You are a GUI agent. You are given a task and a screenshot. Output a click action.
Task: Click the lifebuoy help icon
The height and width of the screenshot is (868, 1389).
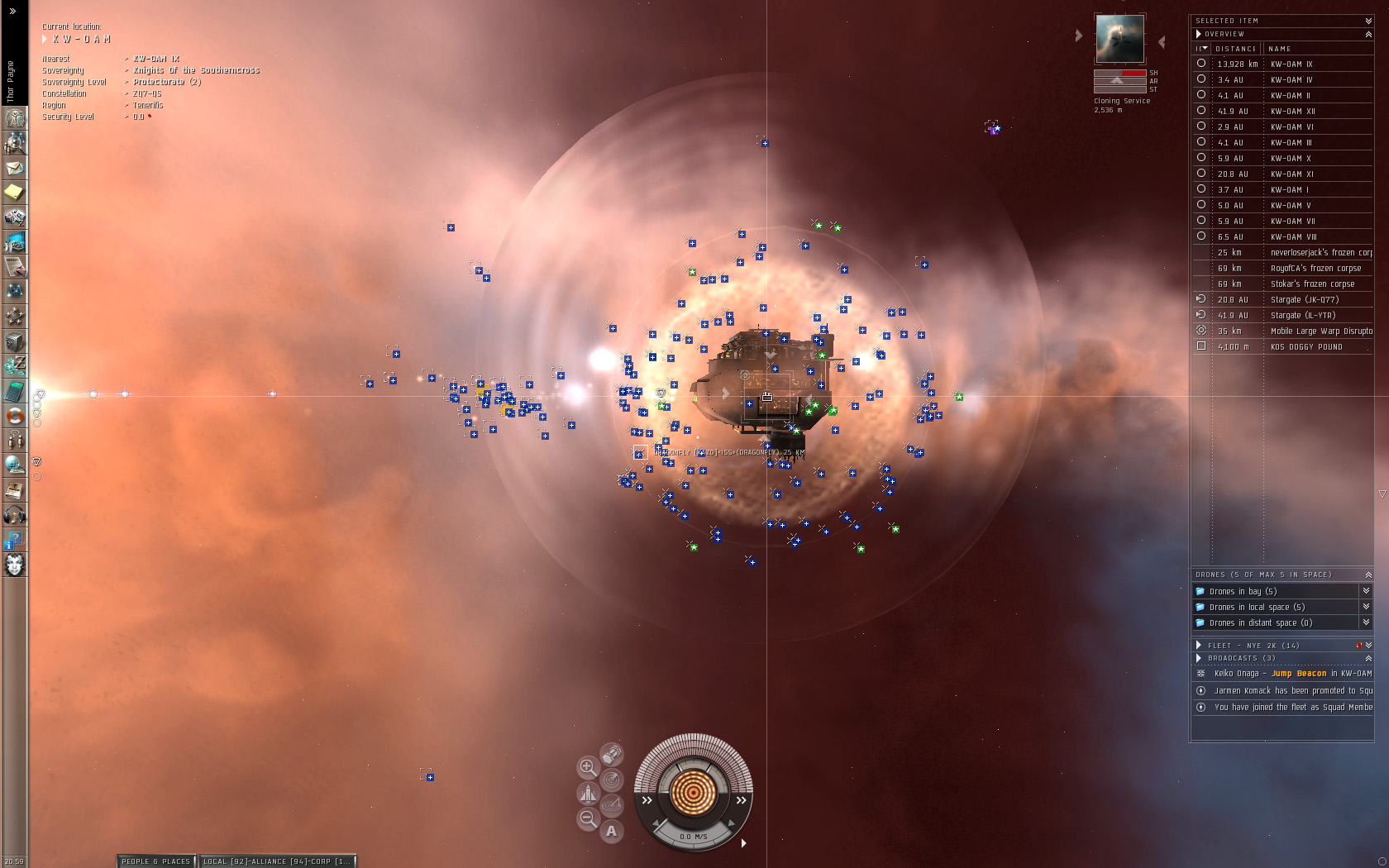coord(14,416)
